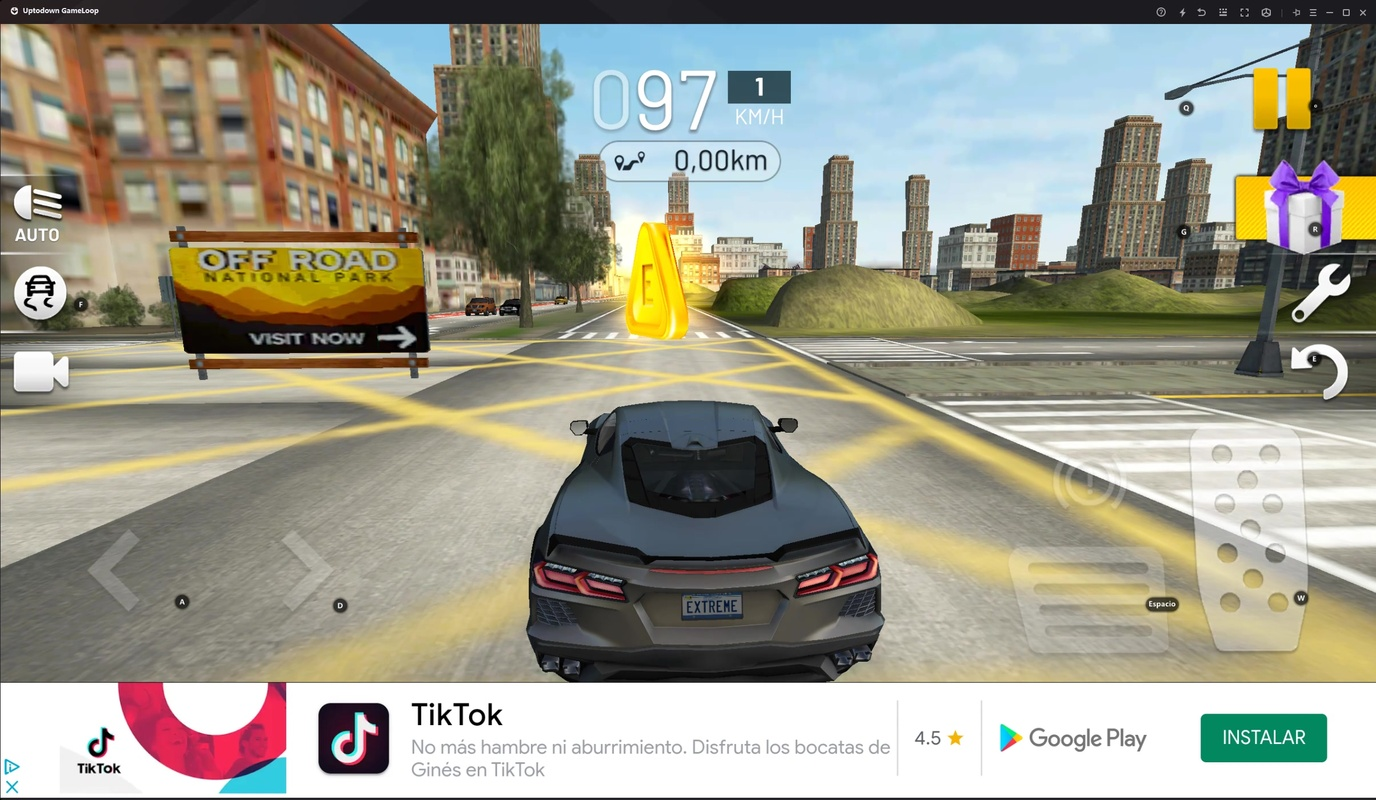Click the GameLoop boost lightning icon
Image resolution: width=1376 pixels, height=800 pixels.
click(x=1183, y=12)
